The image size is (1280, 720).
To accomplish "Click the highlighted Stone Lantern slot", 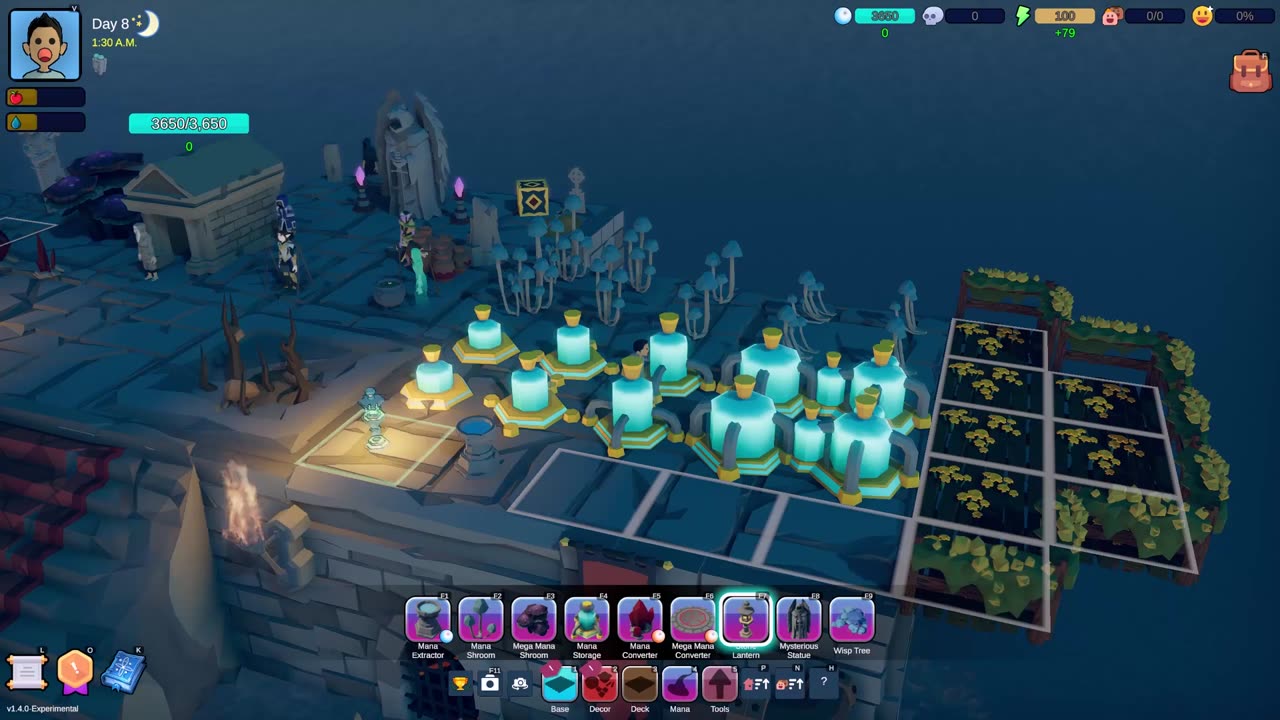I will [x=746, y=619].
